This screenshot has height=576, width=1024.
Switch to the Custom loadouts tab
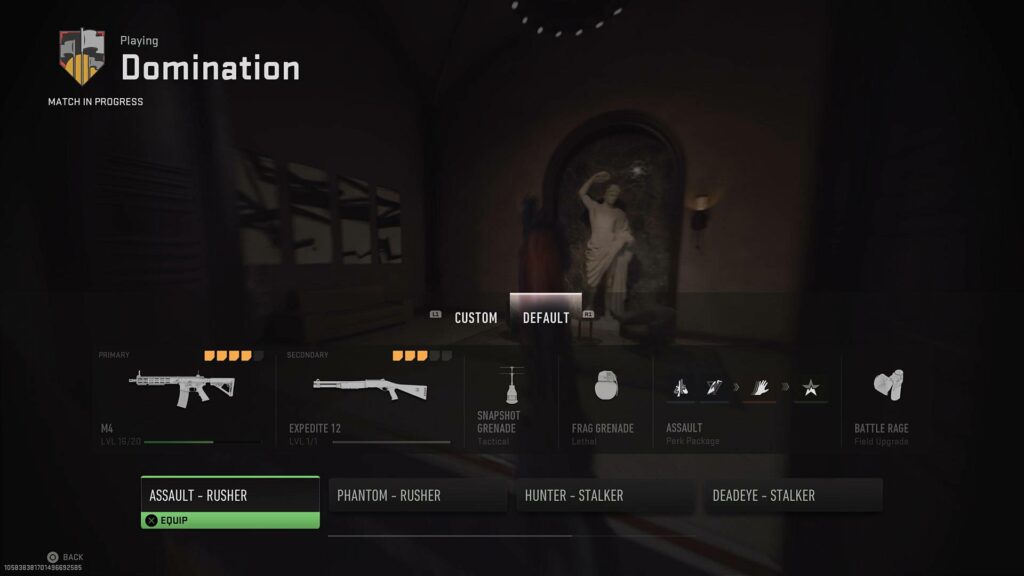[475, 318]
